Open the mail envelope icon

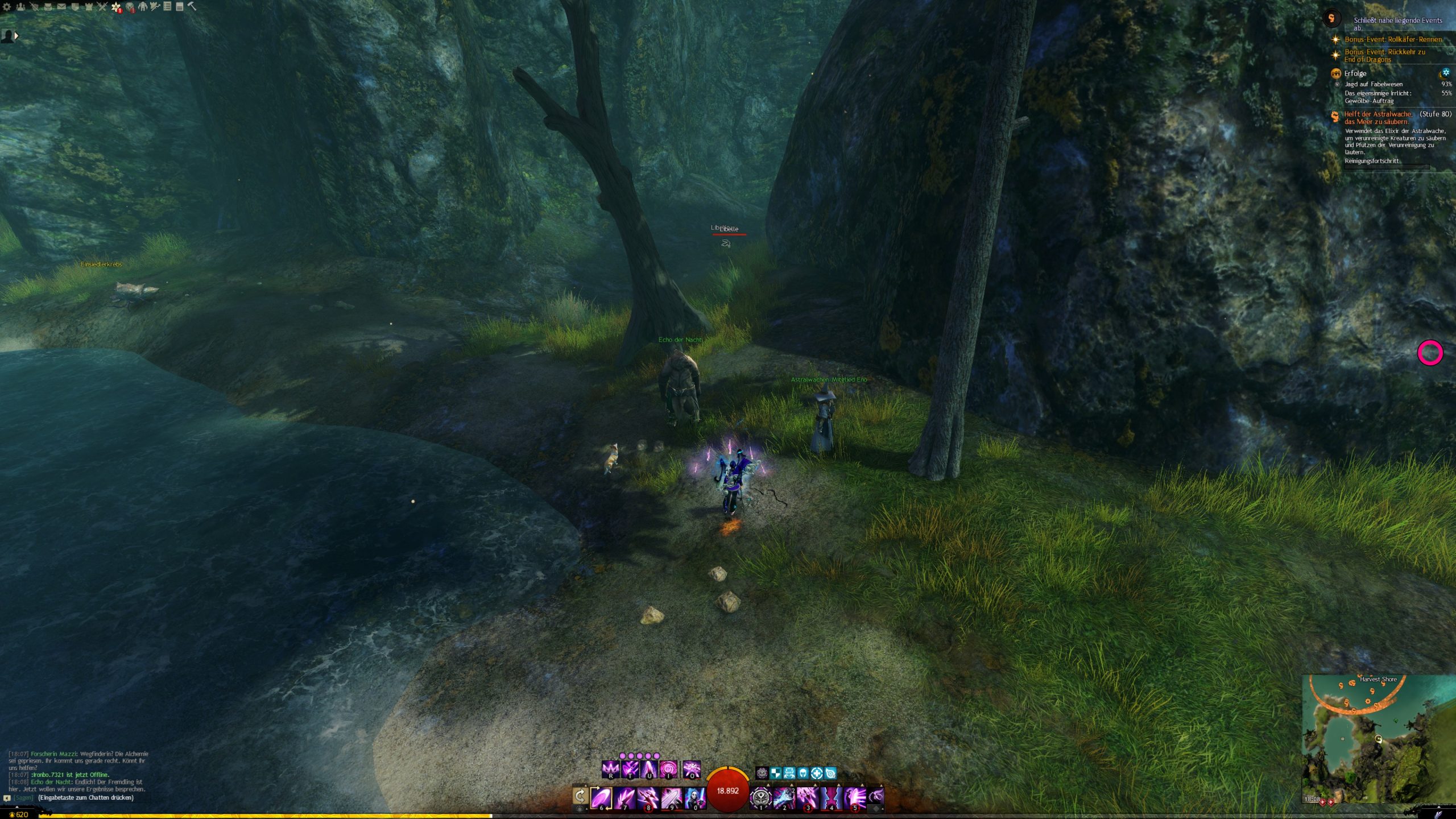coord(61,7)
